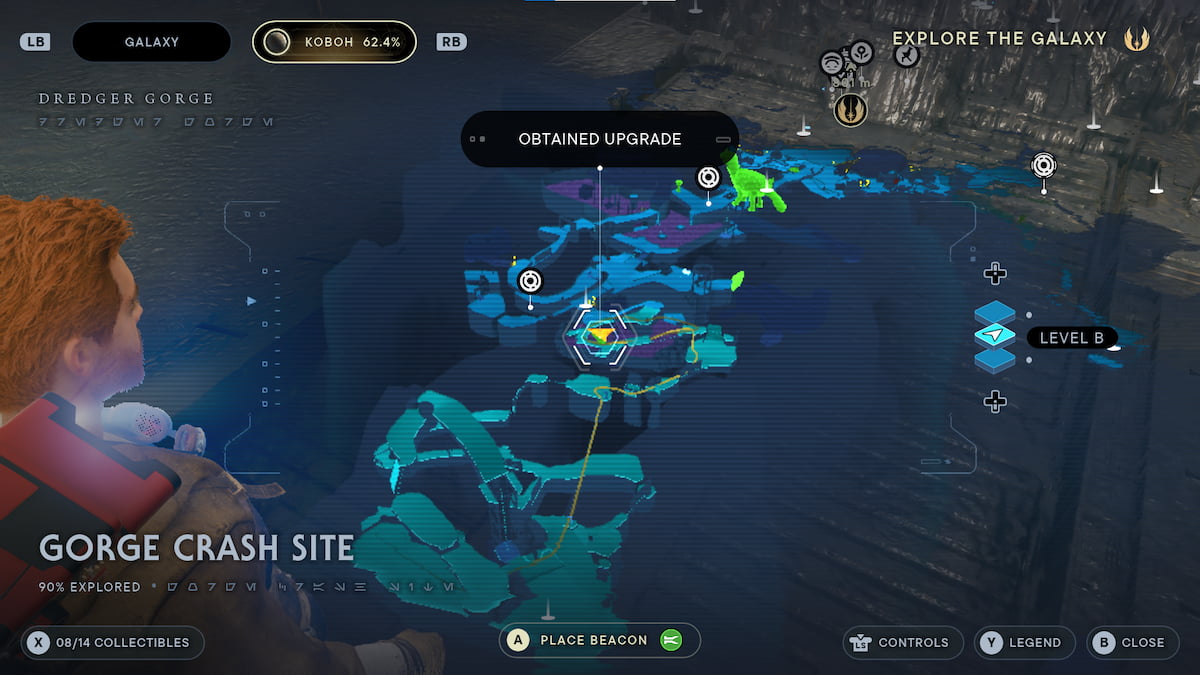Select the Koboh 62.4% planet tab
Screen dimensions: 1200x675
[x=334, y=42]
